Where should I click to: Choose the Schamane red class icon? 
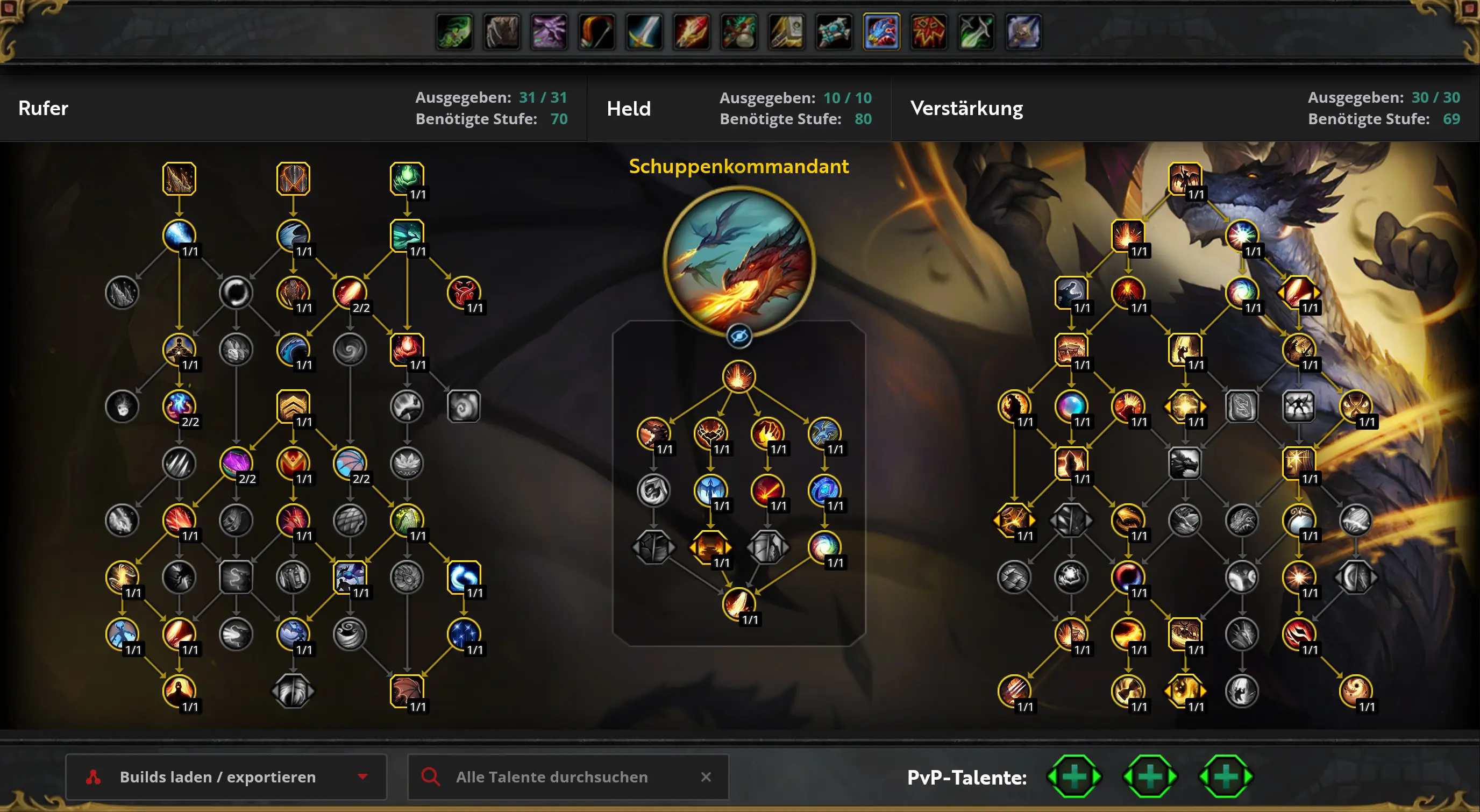(929, 32)
